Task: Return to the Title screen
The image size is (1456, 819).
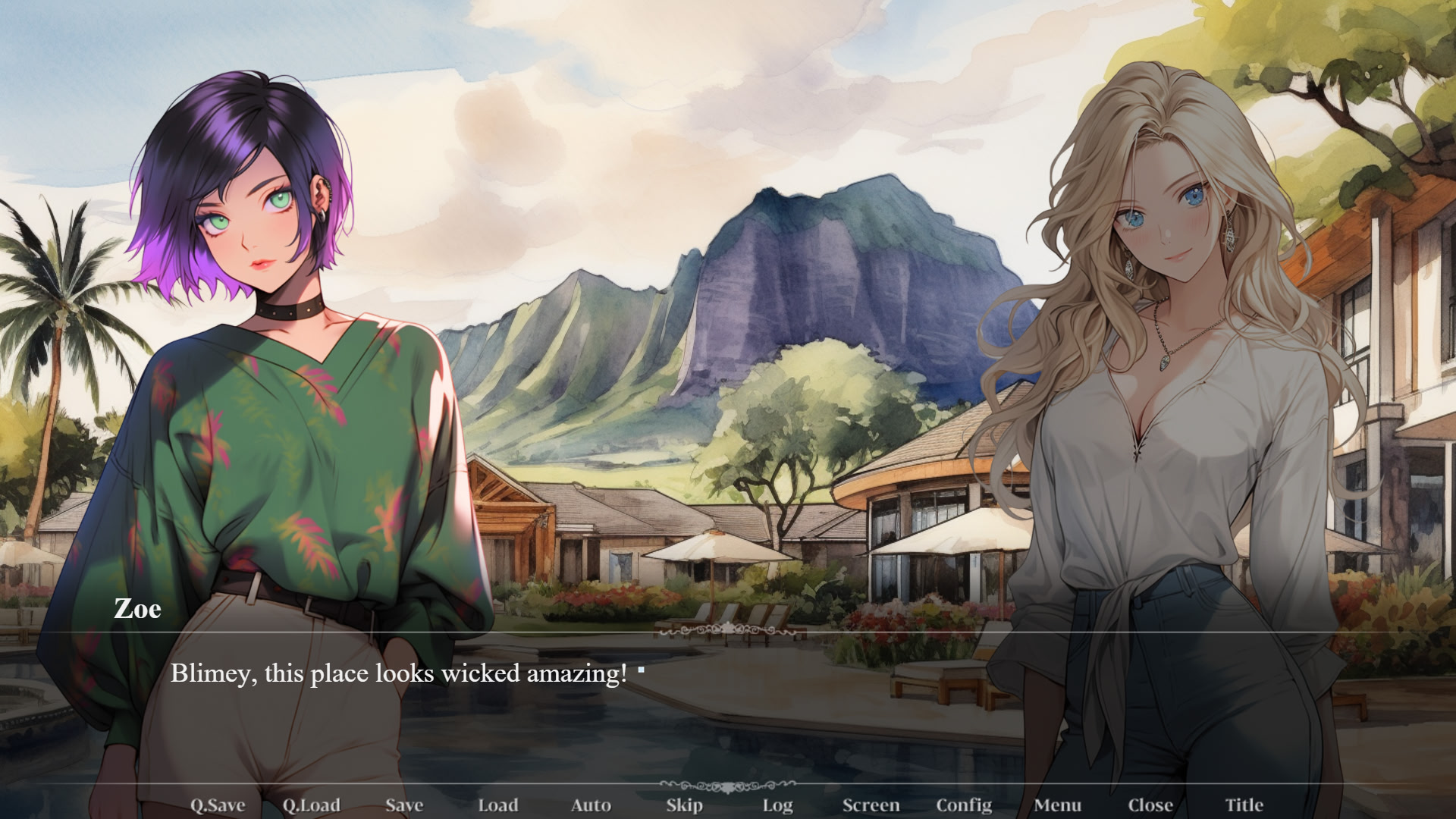Action: (x=1244, y=805)
